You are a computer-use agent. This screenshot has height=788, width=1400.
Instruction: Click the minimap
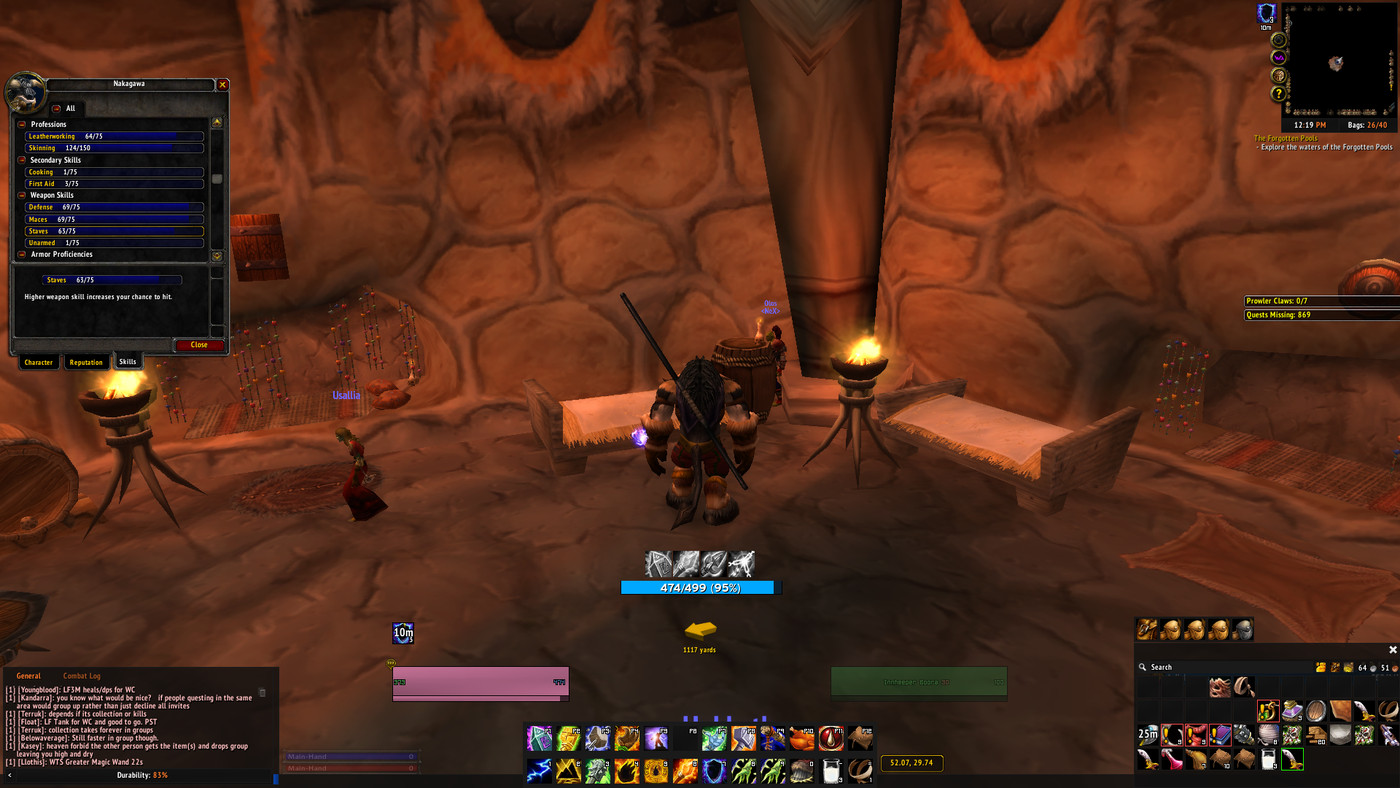tap(1338, 62)
